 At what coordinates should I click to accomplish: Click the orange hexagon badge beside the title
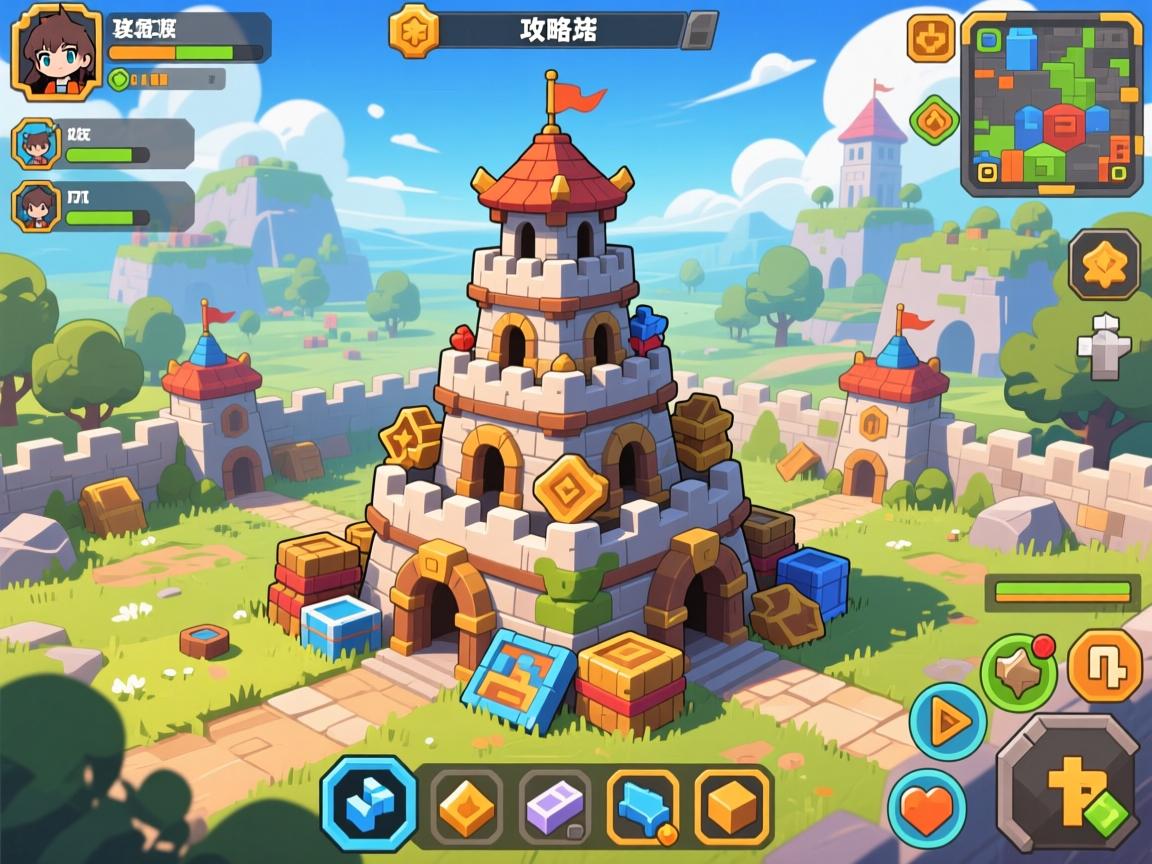click(413, 30)
